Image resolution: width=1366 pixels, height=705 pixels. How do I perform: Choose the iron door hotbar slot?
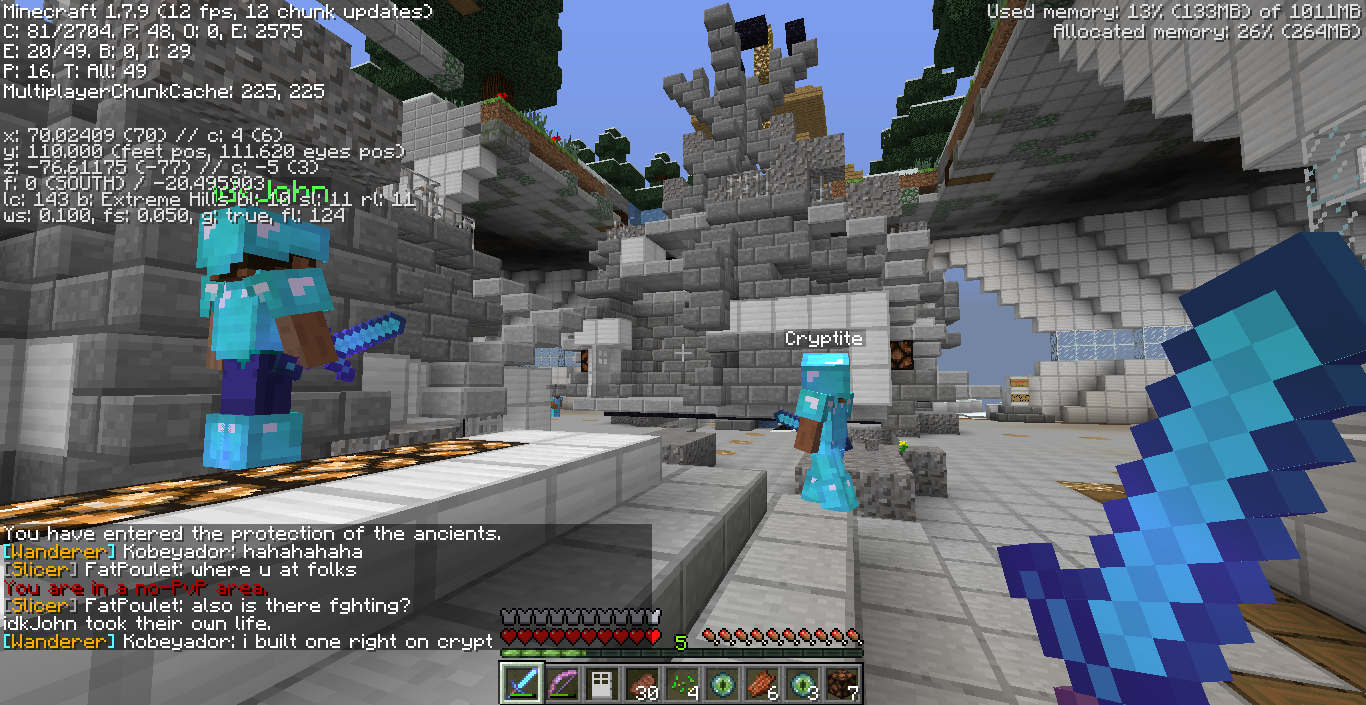tap(602, 684)
